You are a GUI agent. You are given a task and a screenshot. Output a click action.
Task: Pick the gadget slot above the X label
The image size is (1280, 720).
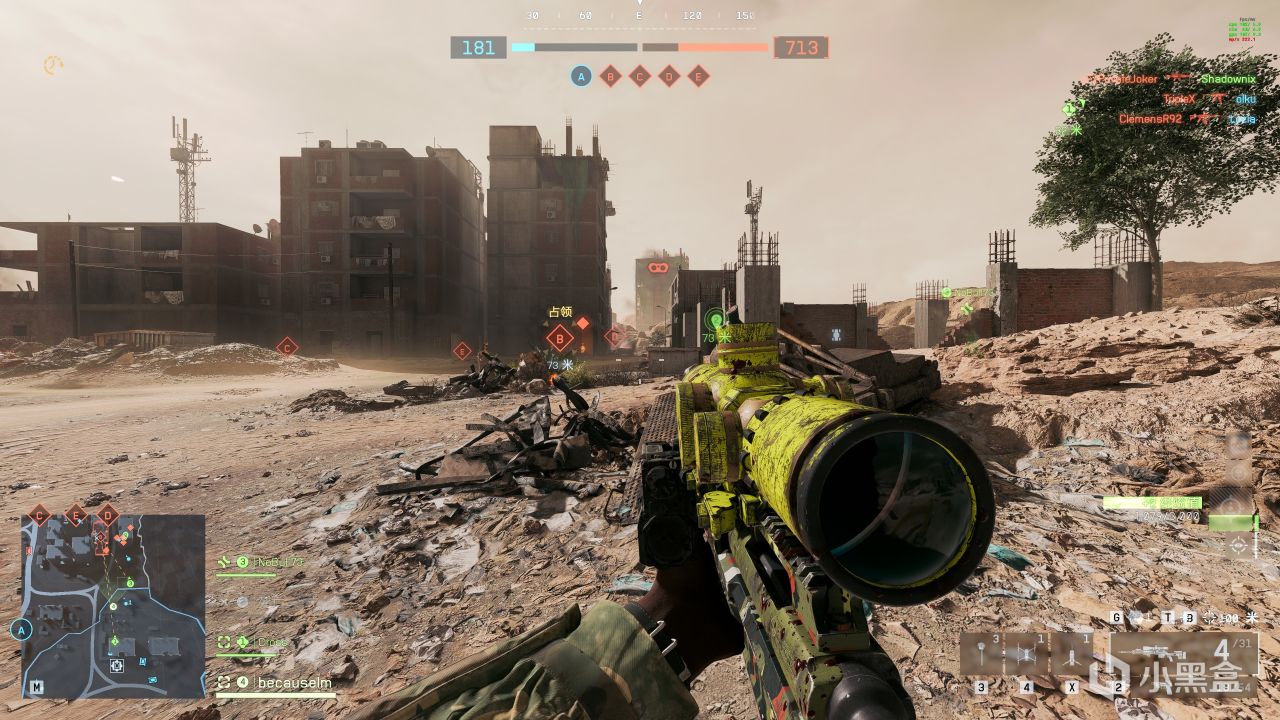point(1072,655)
